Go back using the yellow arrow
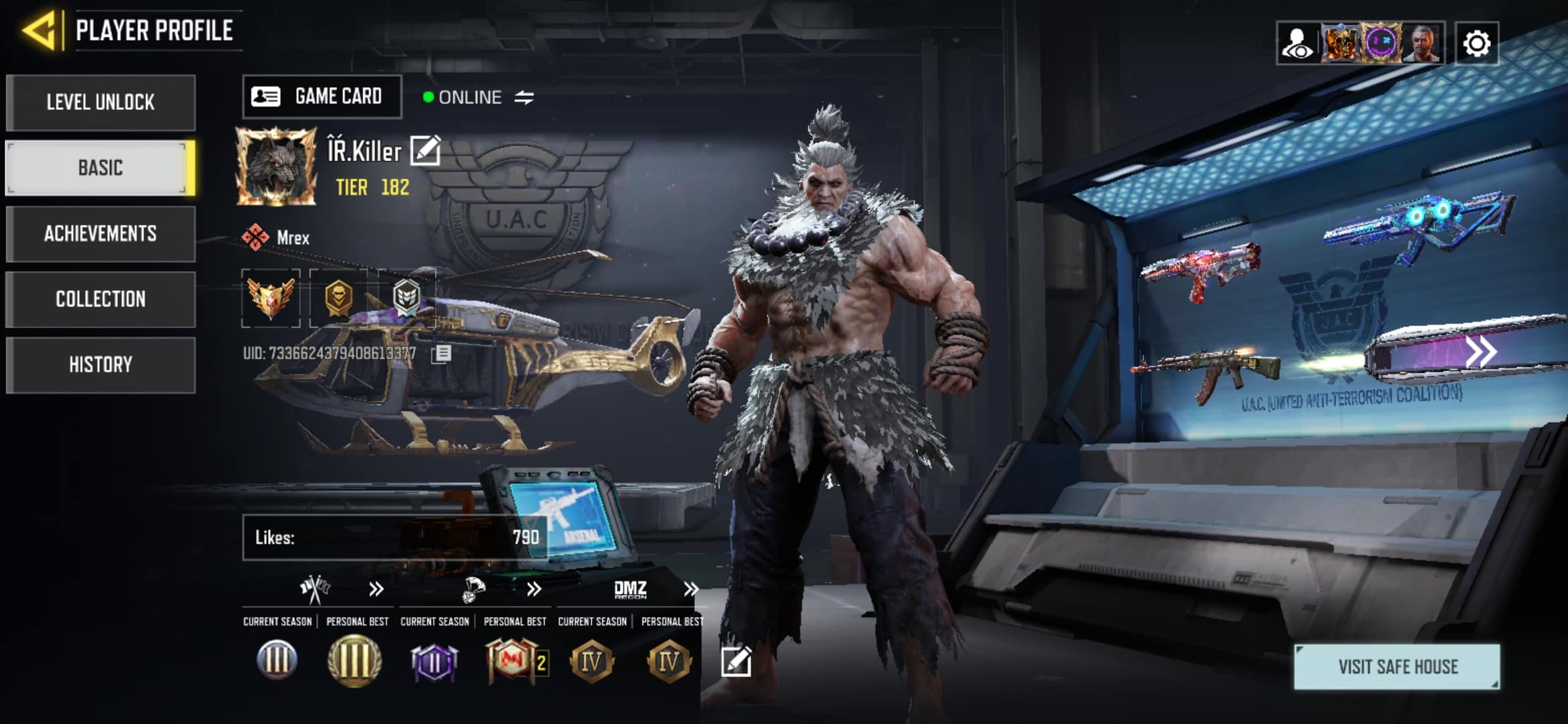Viewport: 1568px width, 724px height. (x=40, y=30)
